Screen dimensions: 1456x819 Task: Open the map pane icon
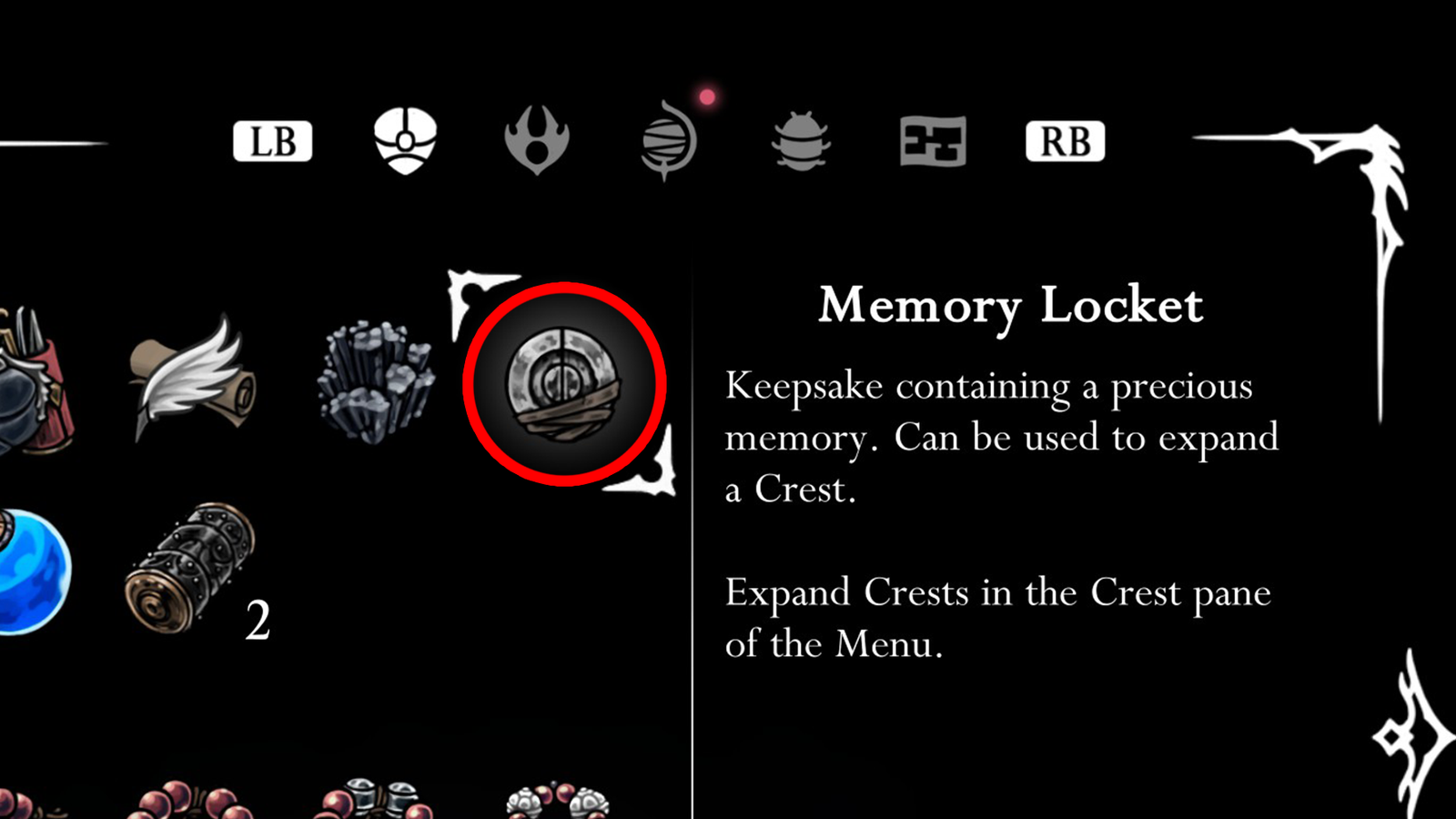point(931,141)
